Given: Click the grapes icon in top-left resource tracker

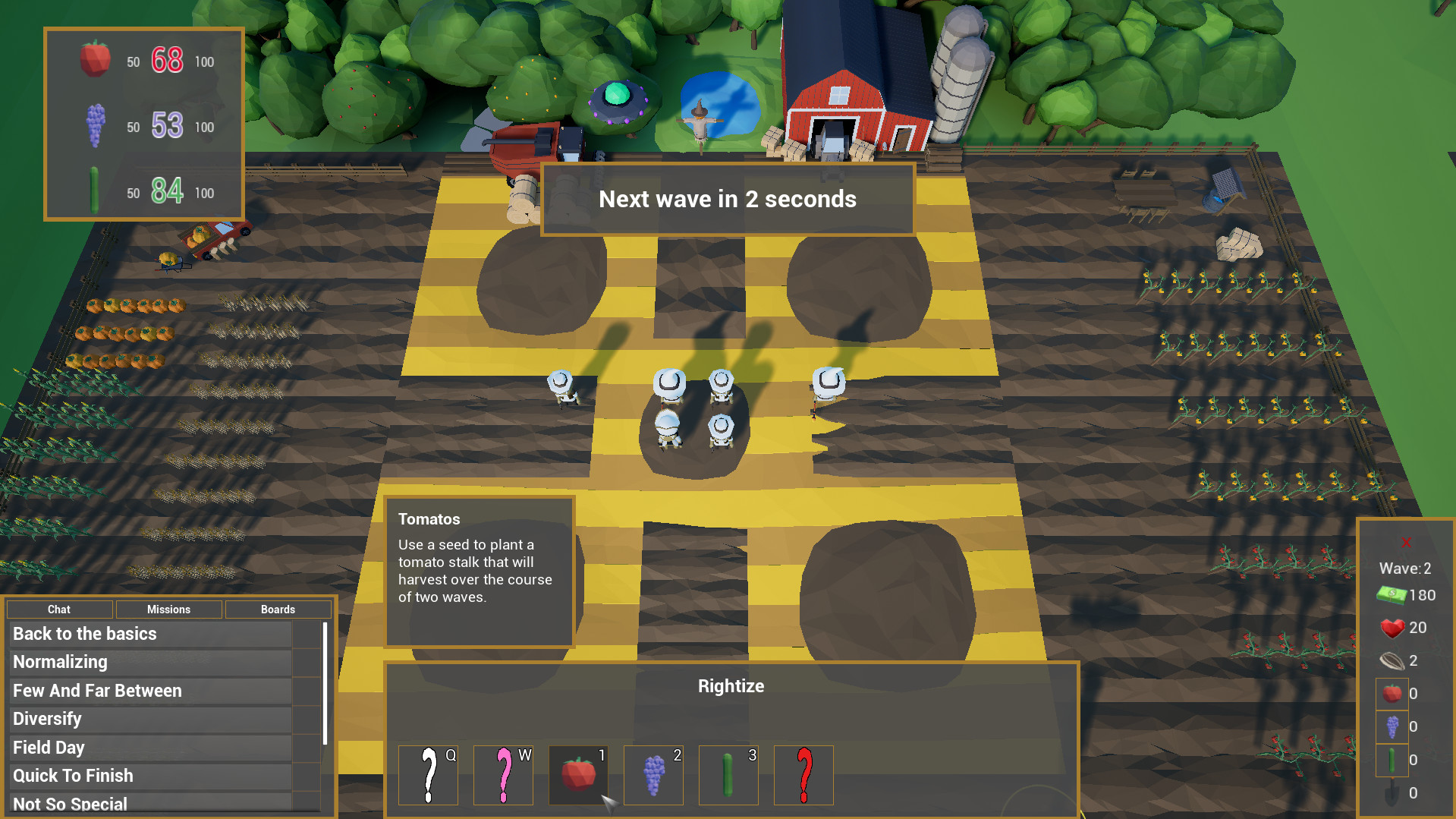Looking at the screenshot, I should (x=94, y=125).
